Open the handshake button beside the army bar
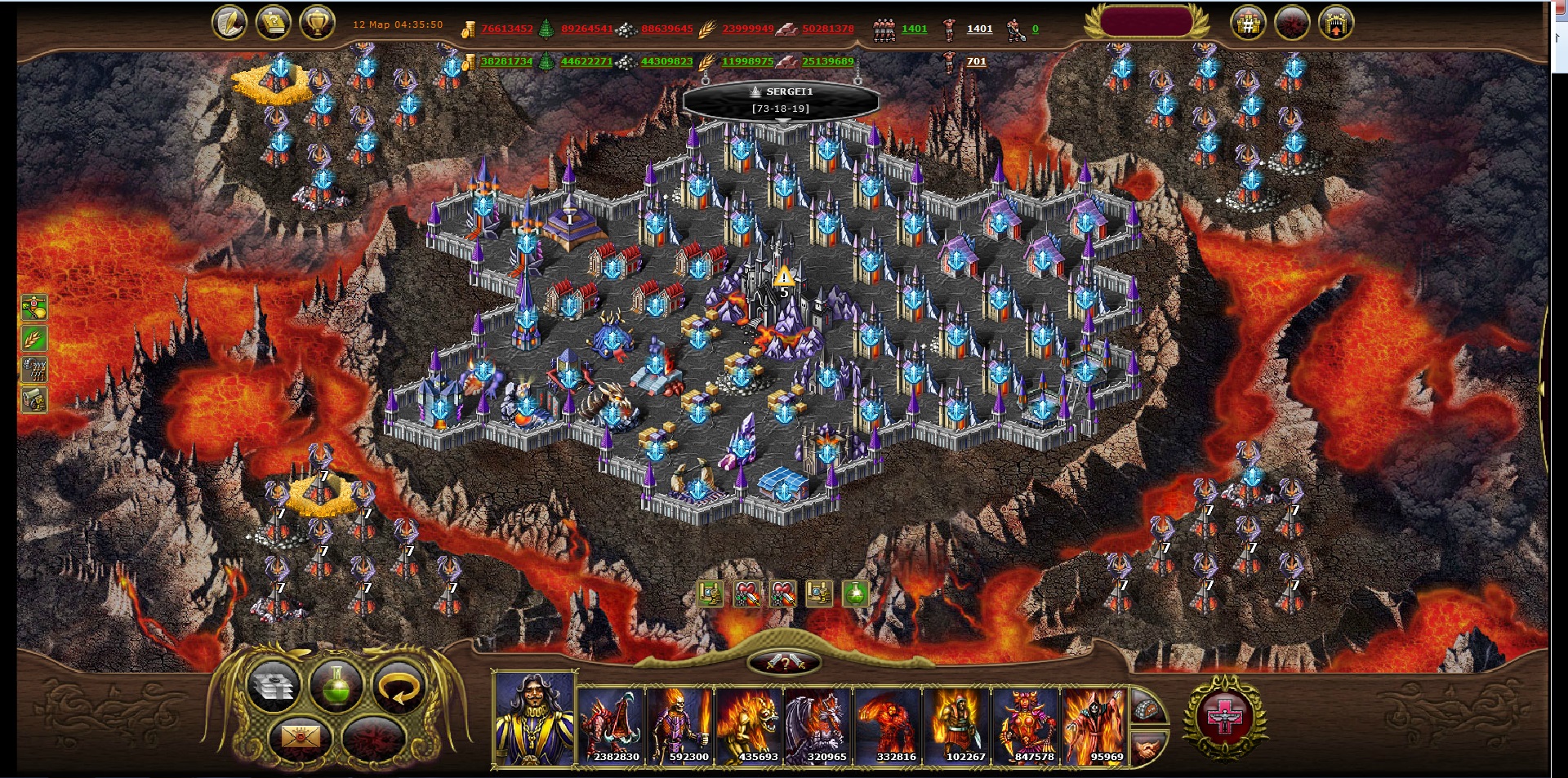 coord(1147,747)
